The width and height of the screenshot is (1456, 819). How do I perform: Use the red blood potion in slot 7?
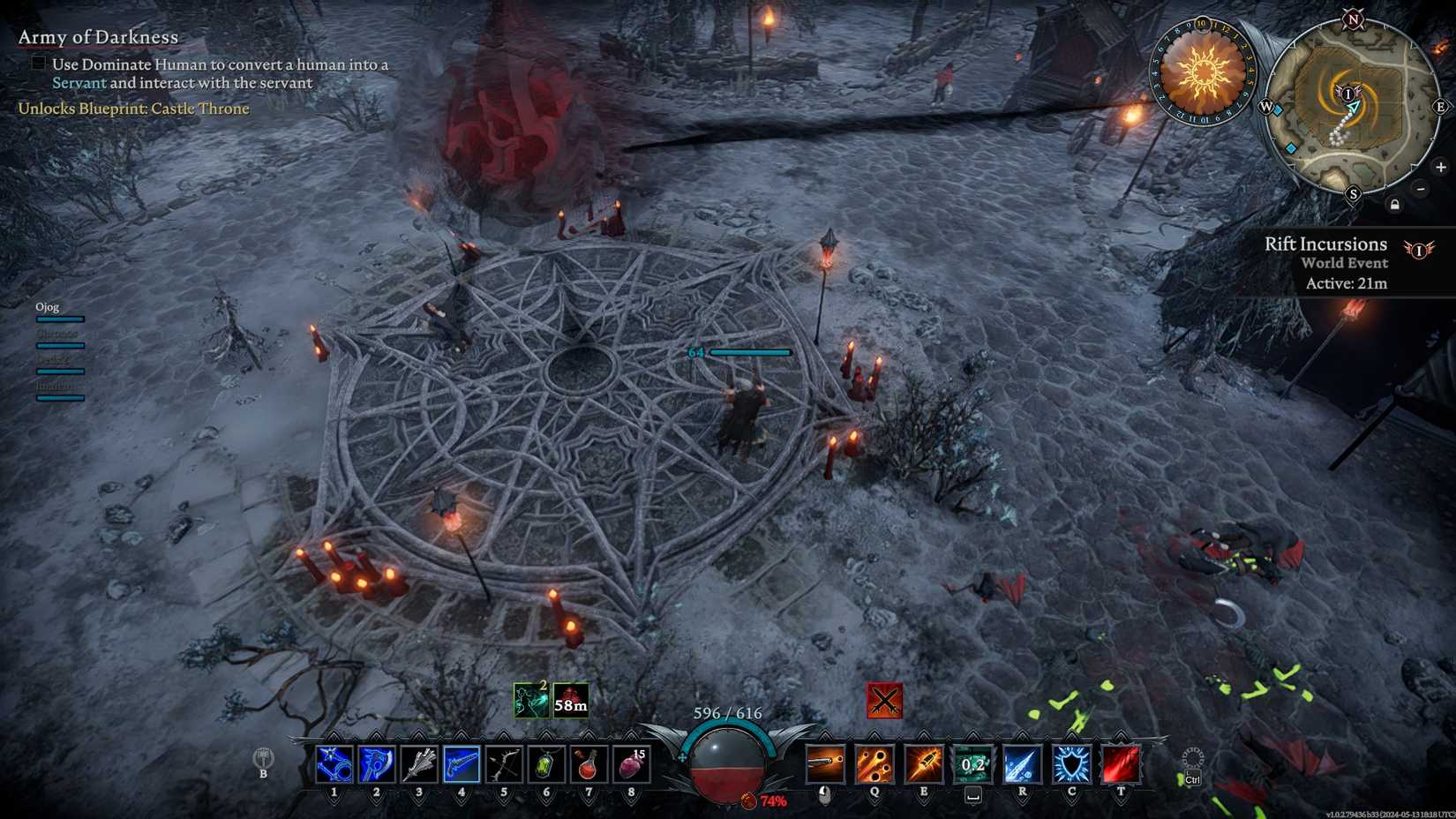coord(588,764)
